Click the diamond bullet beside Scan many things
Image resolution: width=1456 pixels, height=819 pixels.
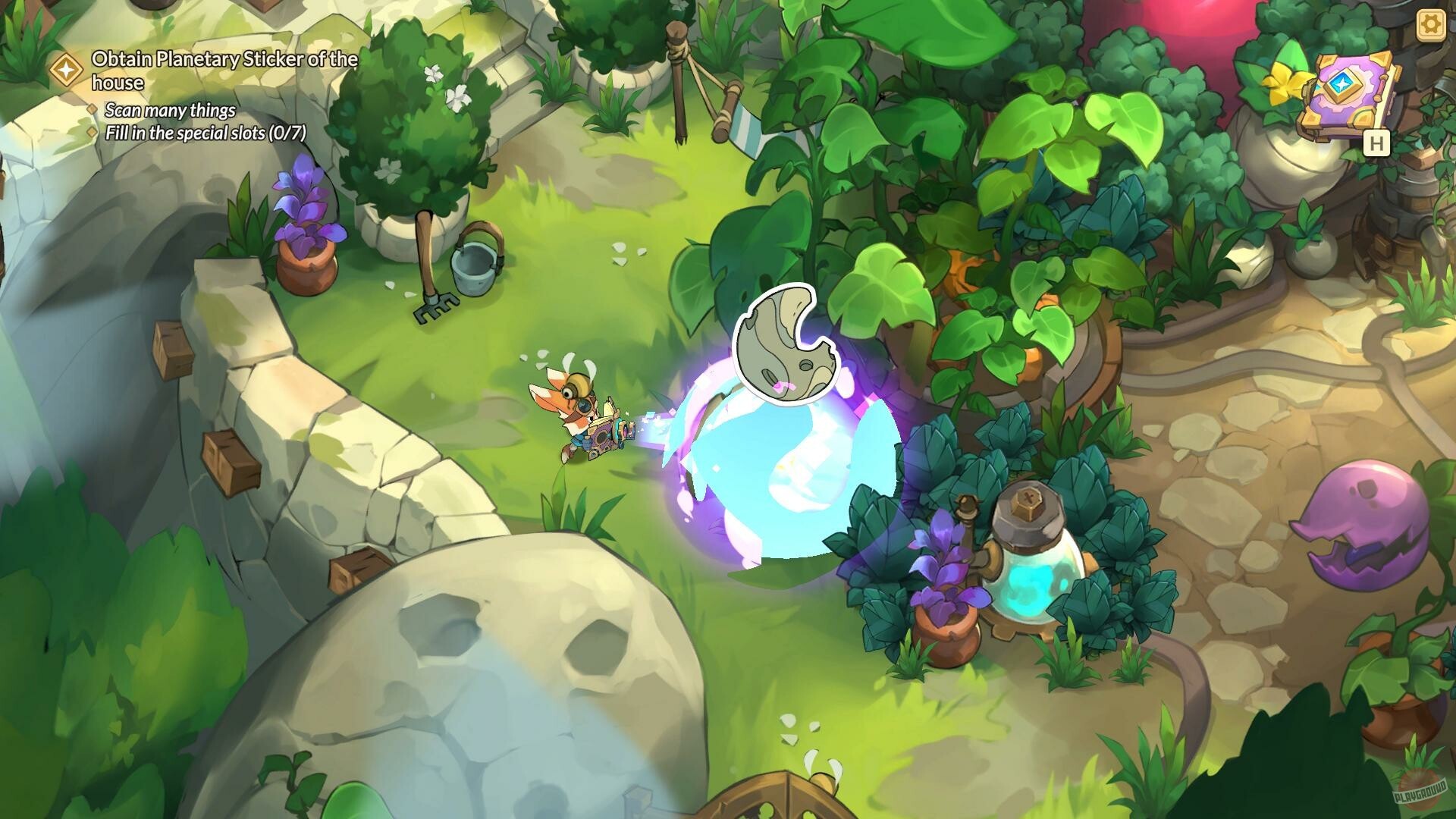point(93,111)
